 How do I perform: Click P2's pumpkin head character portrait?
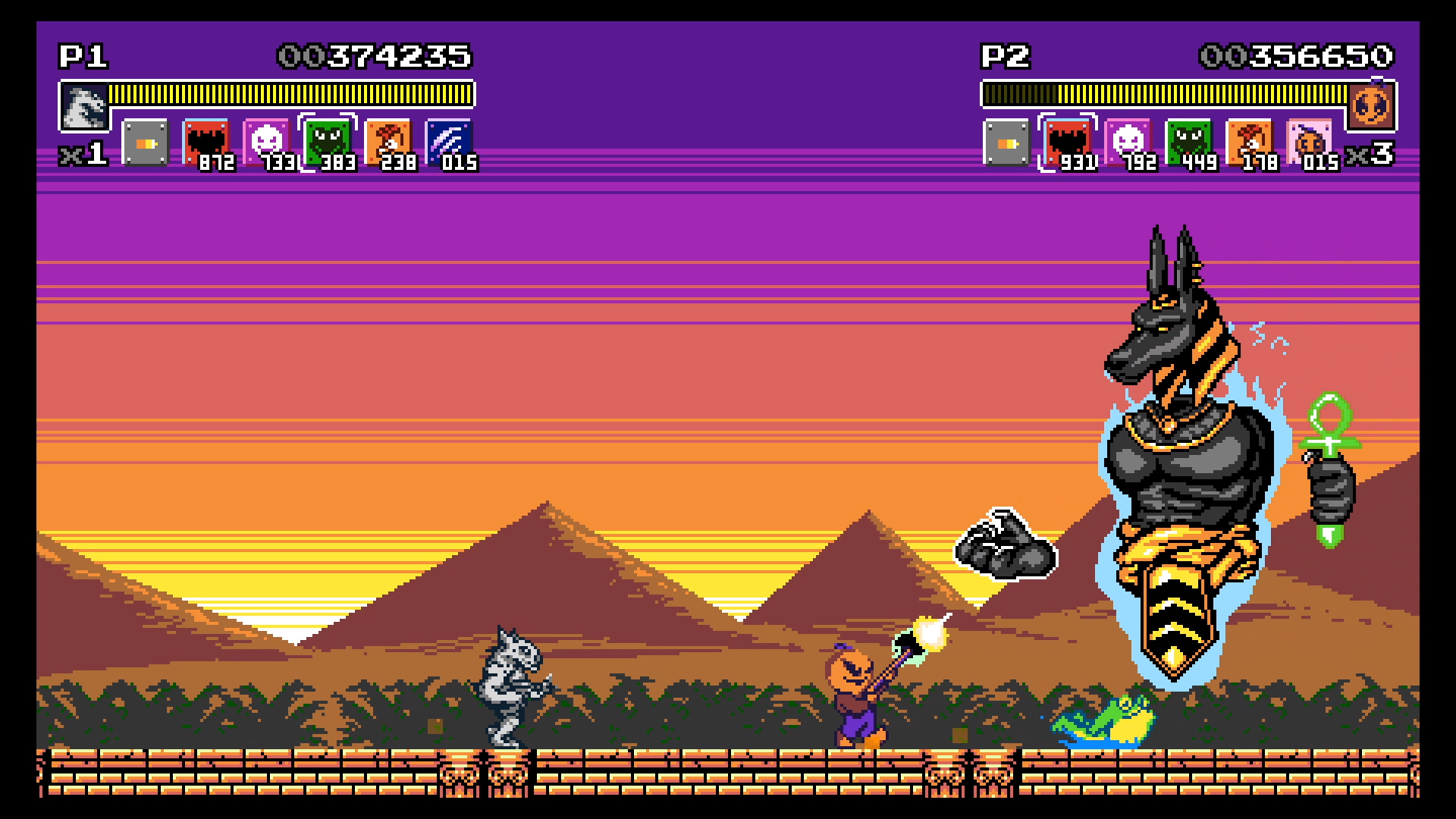coord(1371,106)
